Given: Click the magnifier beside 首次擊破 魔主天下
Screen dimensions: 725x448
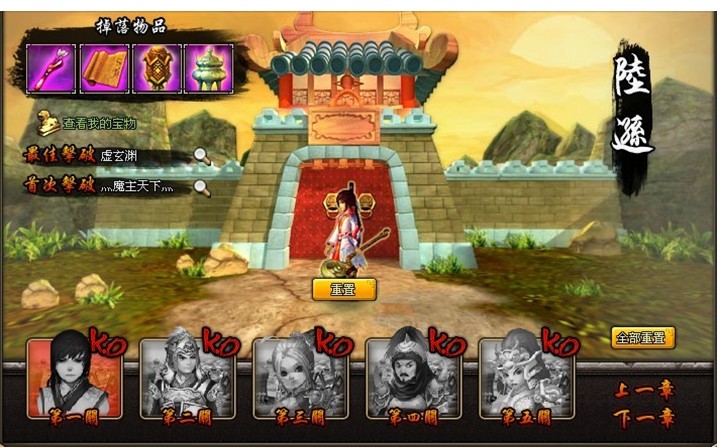Looking at the screenshot, I should tap(202, 186).
